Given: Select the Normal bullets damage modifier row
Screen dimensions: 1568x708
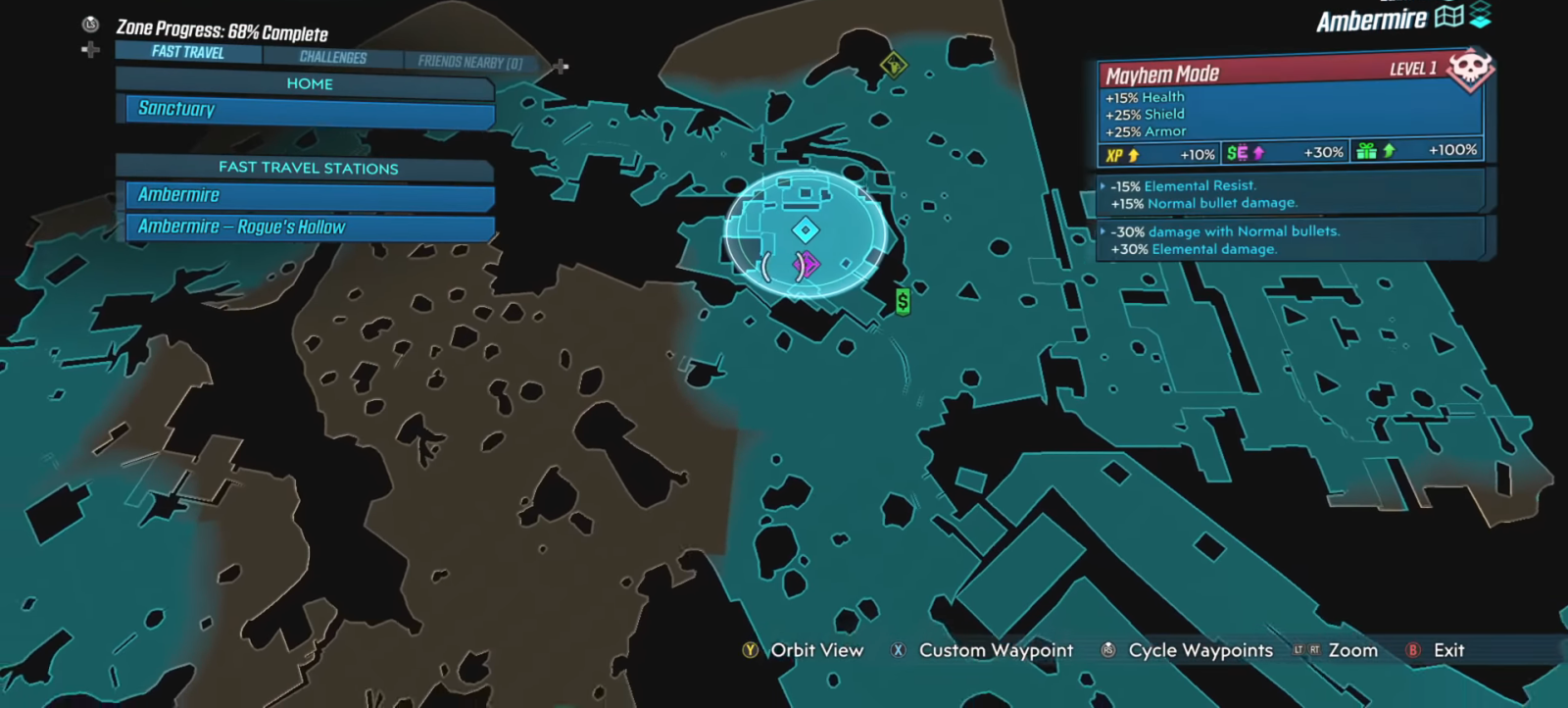Looking at the screenshot, I should tap(1292, 240).
